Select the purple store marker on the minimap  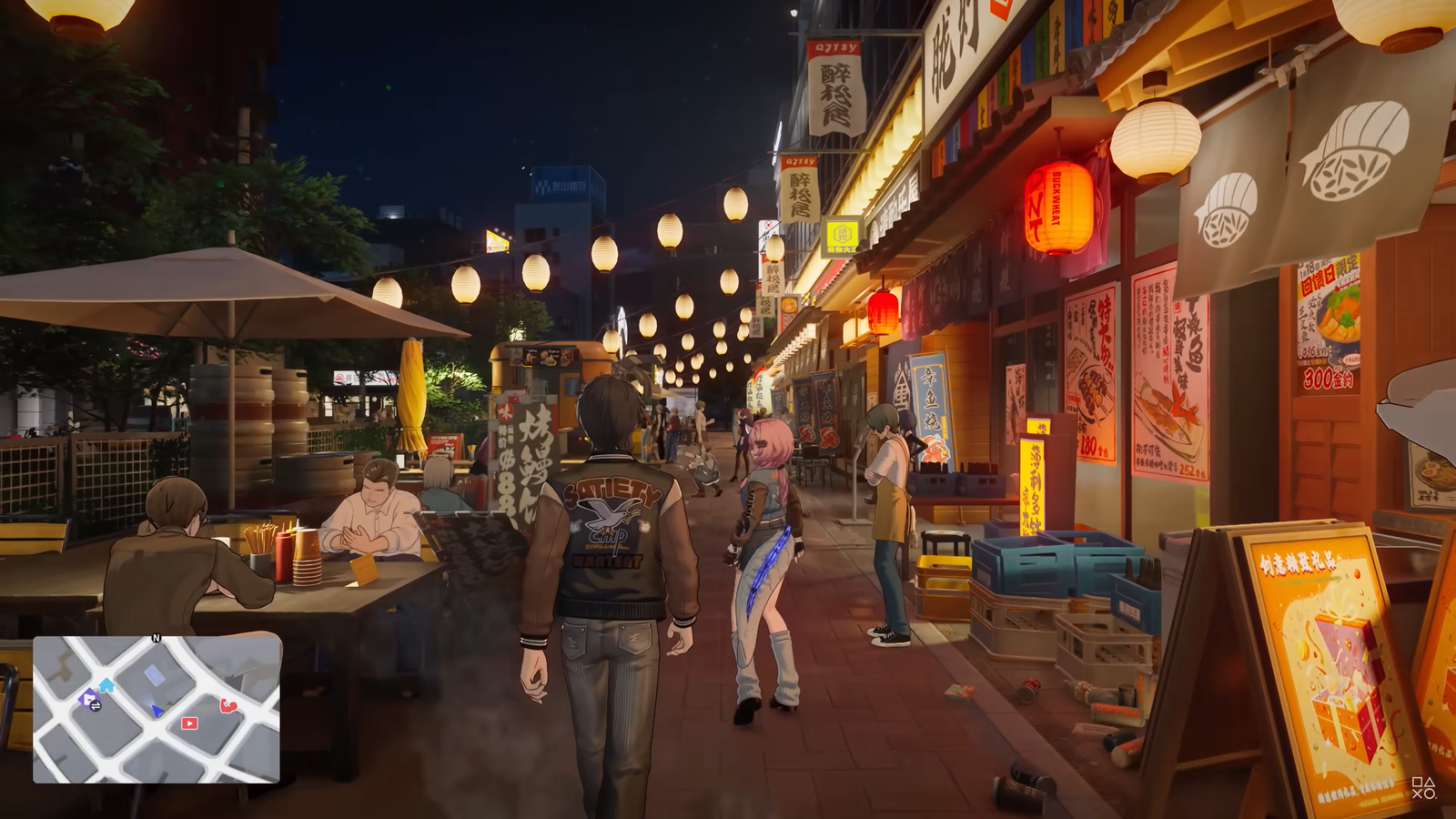(87, 697)
